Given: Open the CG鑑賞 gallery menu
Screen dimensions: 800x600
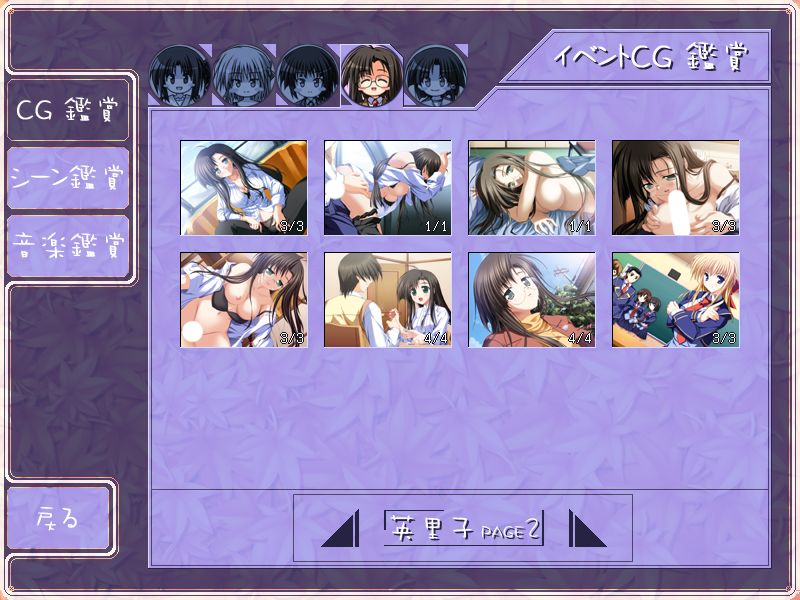Looking at the screenshot, I should point(67,109).
